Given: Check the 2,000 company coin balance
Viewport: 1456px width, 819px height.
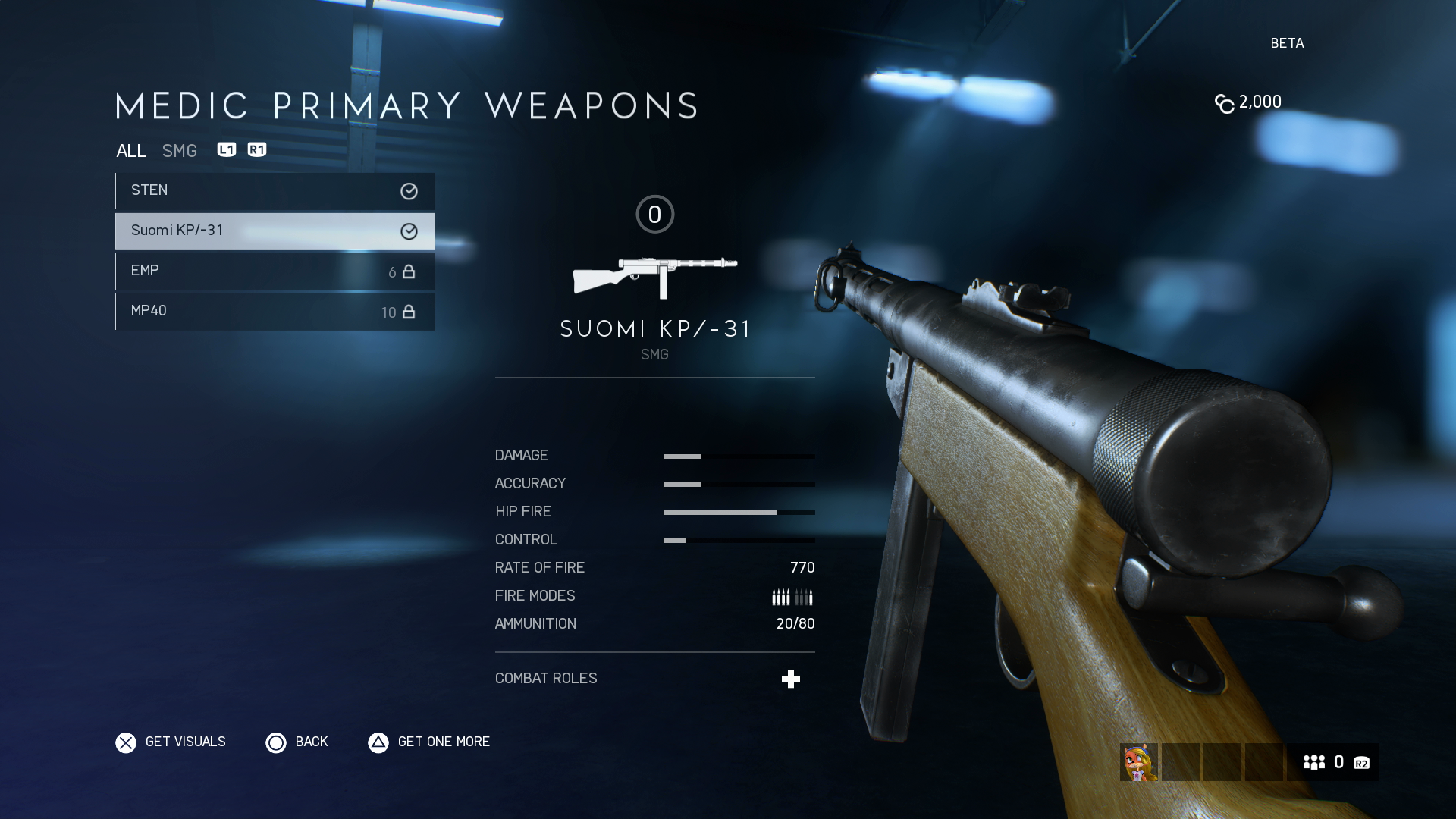Looking at the screenshot, I should pyautogui.click(x=1248, y=102).
